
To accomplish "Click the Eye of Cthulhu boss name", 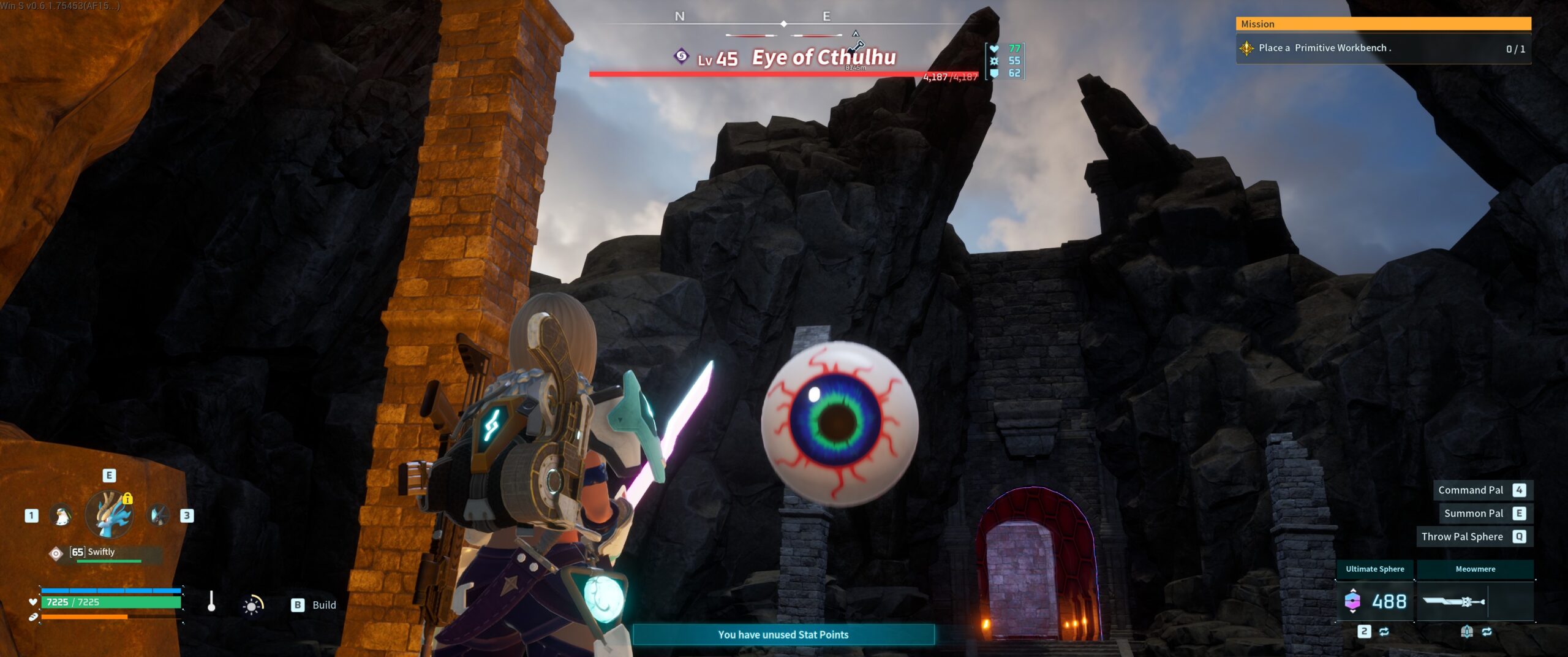I will click(824, 58).
